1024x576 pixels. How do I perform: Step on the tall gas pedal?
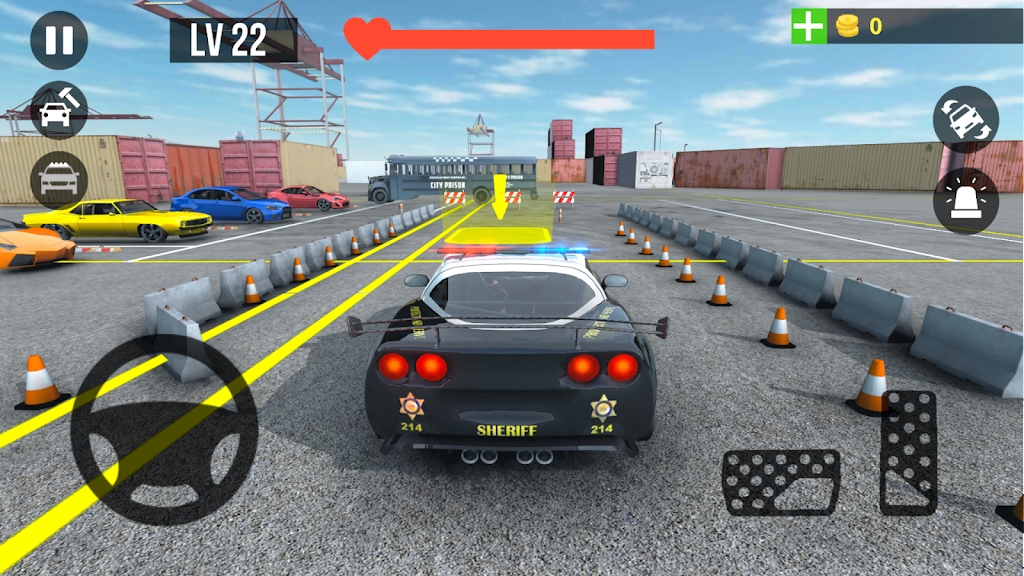(x=908, y=452)
